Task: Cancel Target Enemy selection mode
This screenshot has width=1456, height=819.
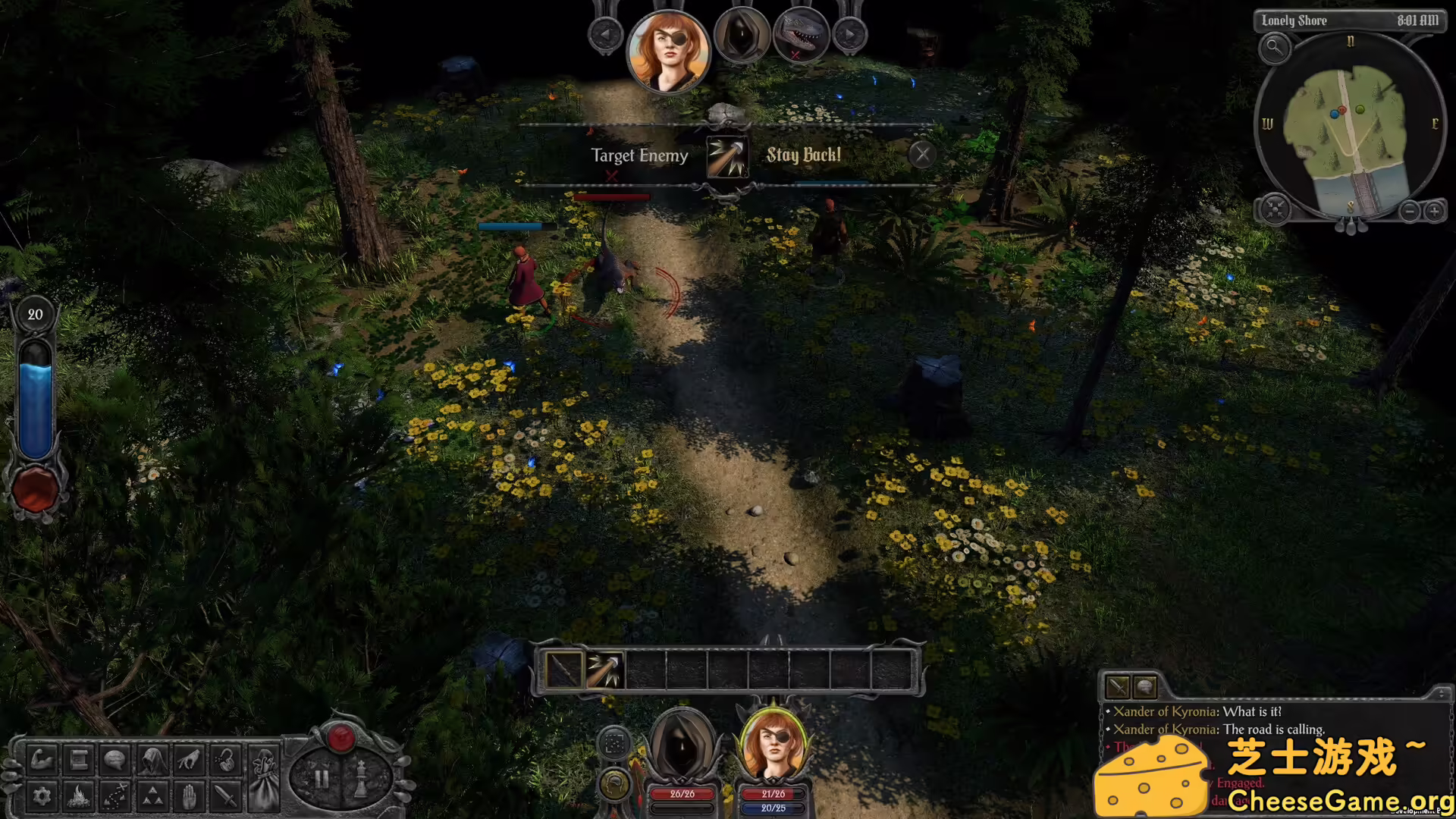Action: click(x=613, y=176)
